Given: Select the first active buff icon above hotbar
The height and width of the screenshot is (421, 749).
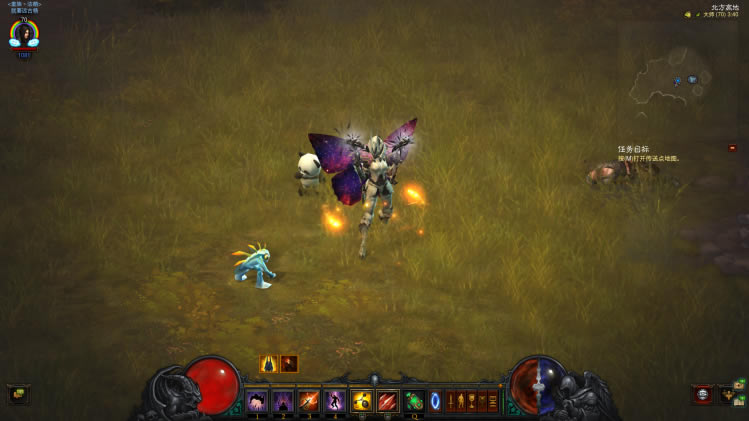Looking at the screenshot, I should point(268,364).
